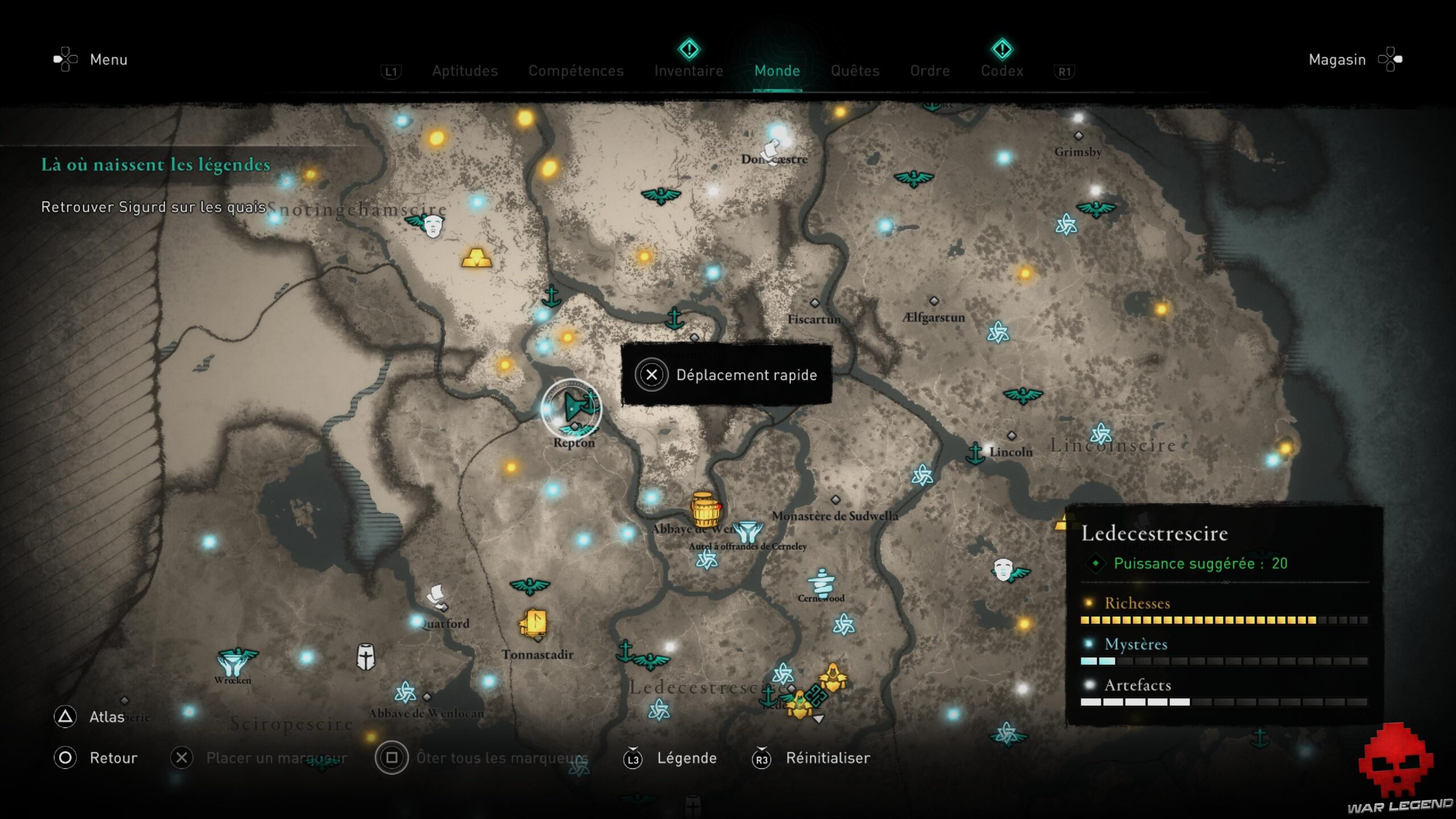
Task: Click Réinitialiser to reset the map view
Action: (827, 758)
